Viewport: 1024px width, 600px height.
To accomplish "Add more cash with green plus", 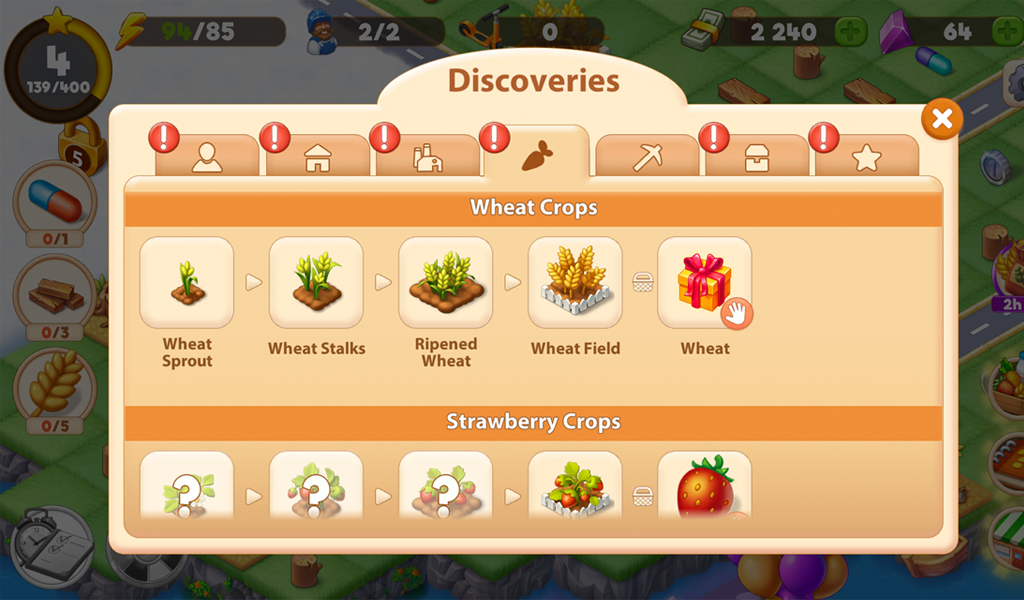I will click(851, 32).
